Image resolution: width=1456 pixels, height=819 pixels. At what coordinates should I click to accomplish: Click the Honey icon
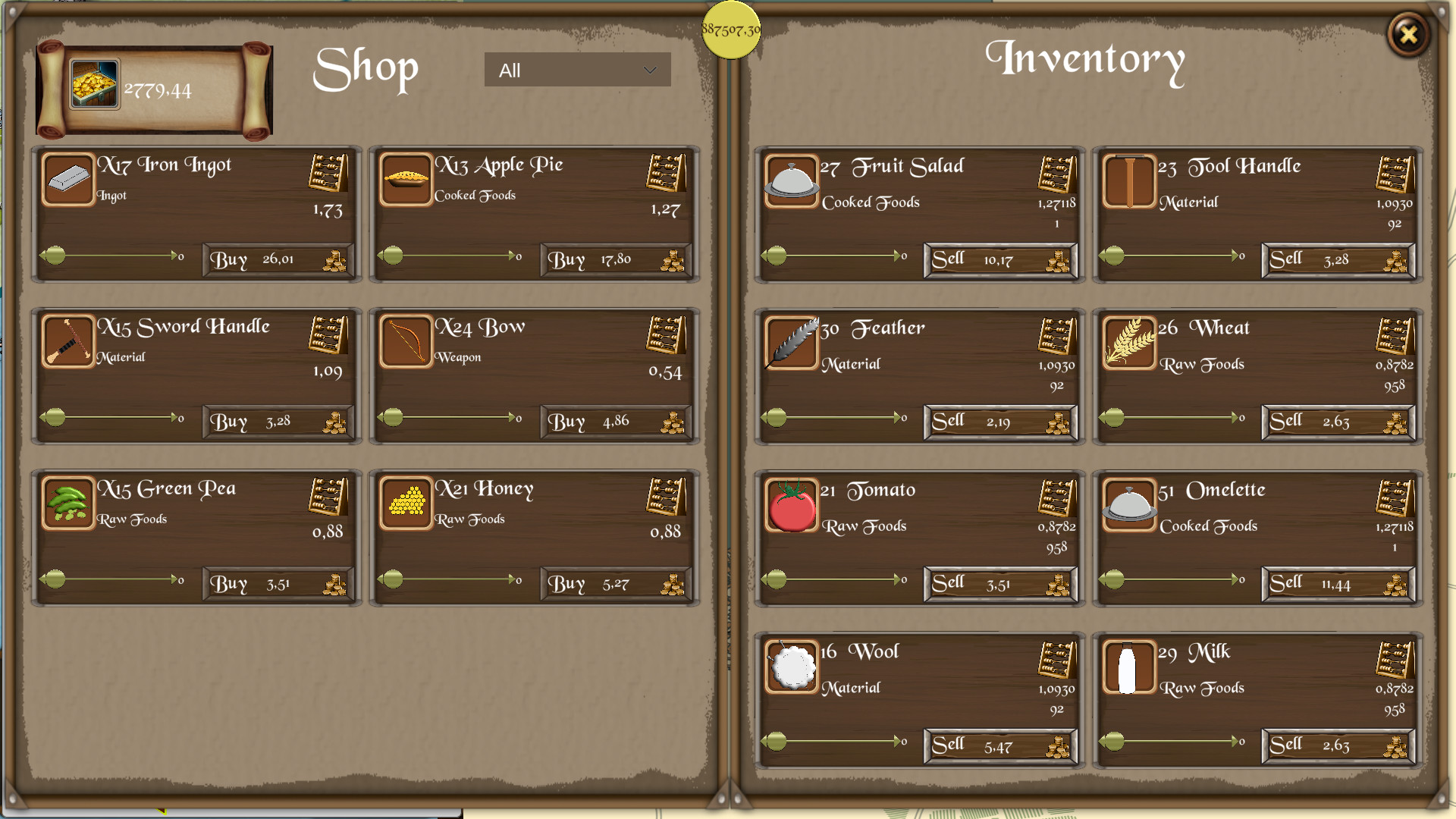pos(406,505)
